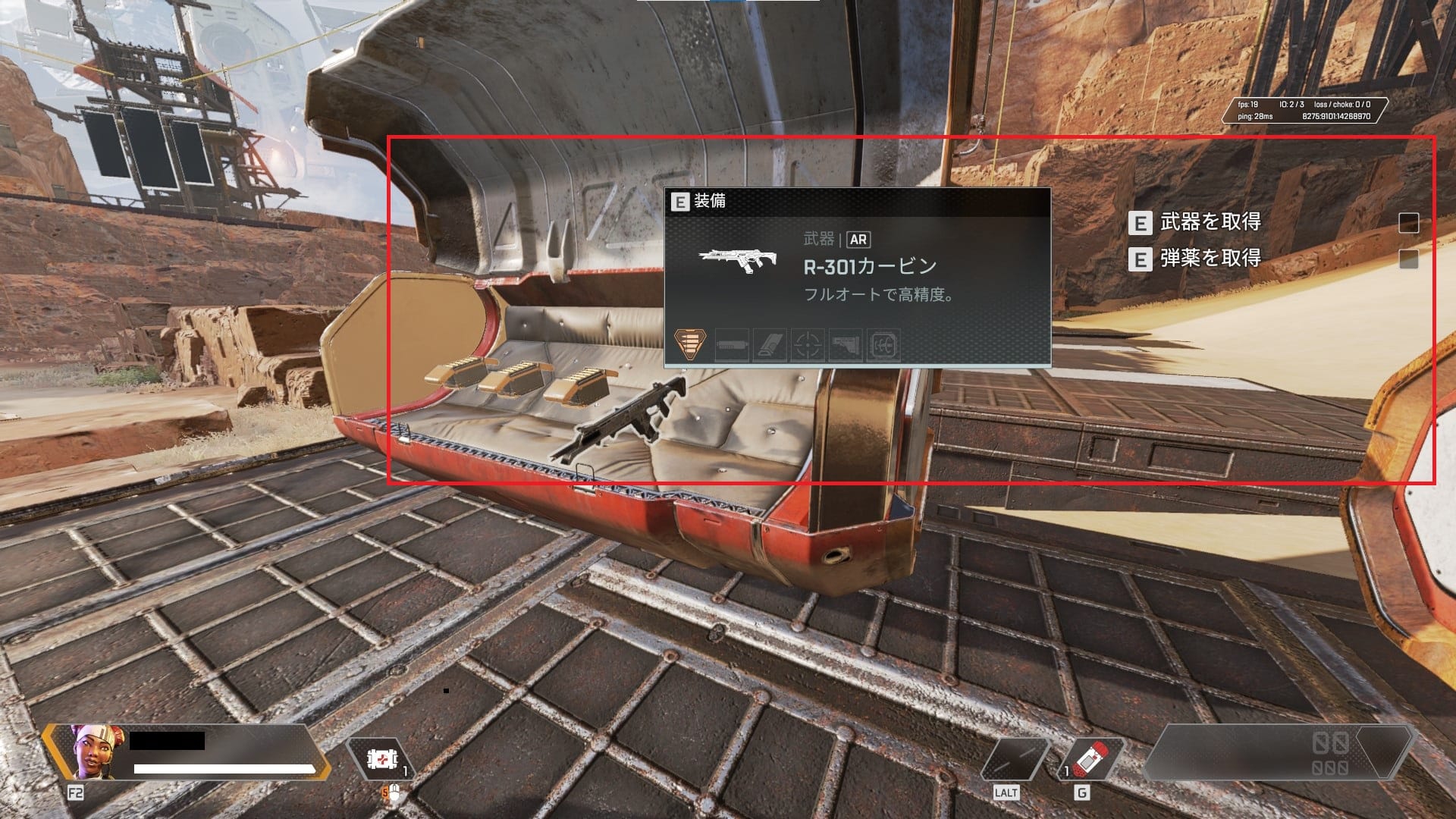Click the Lifeline legend portrait
Screen dimensions: 1456x819
point(96,752)
